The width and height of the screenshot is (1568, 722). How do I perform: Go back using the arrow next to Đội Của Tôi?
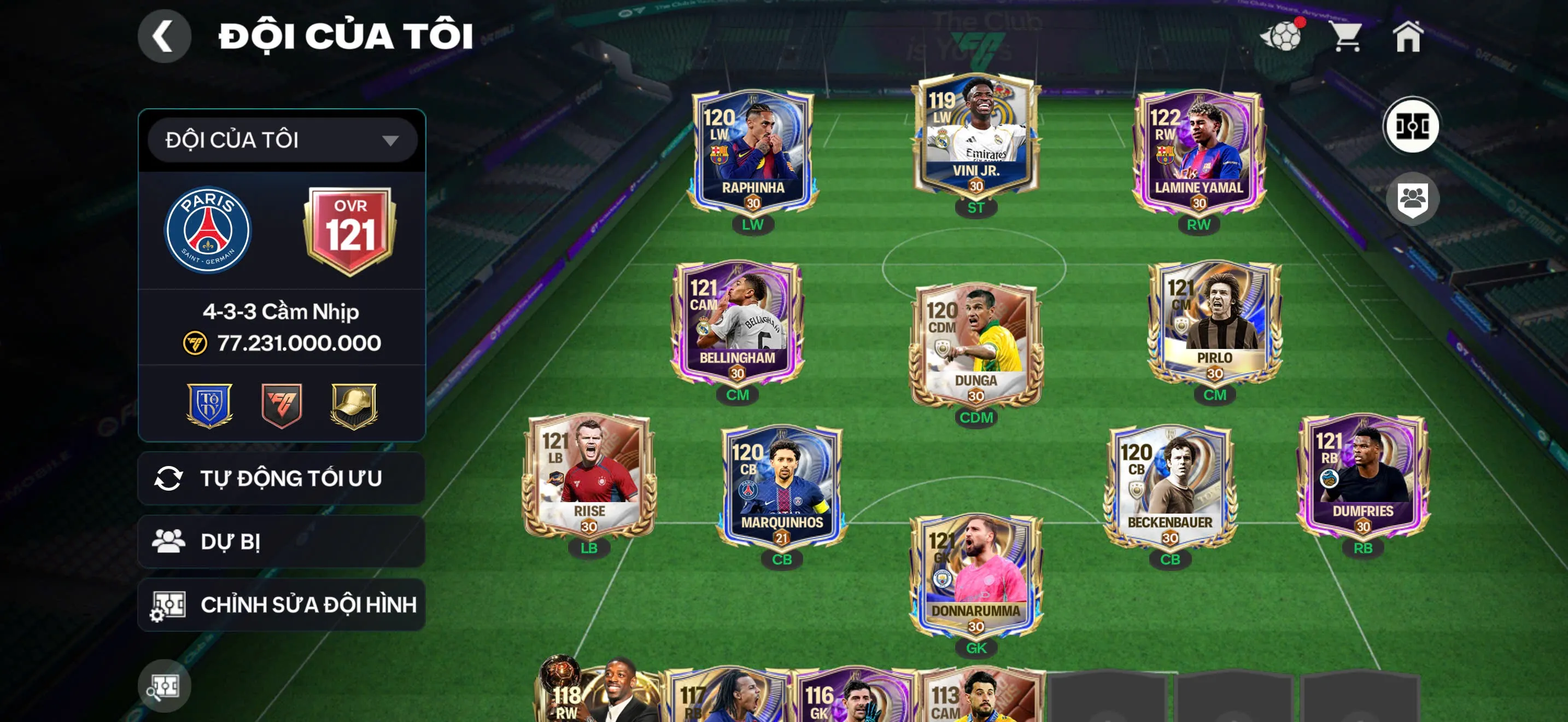point(162,36)
